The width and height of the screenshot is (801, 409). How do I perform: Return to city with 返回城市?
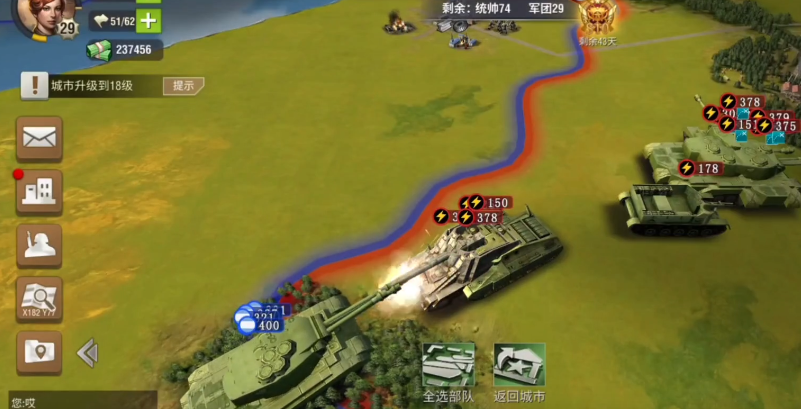519,372
